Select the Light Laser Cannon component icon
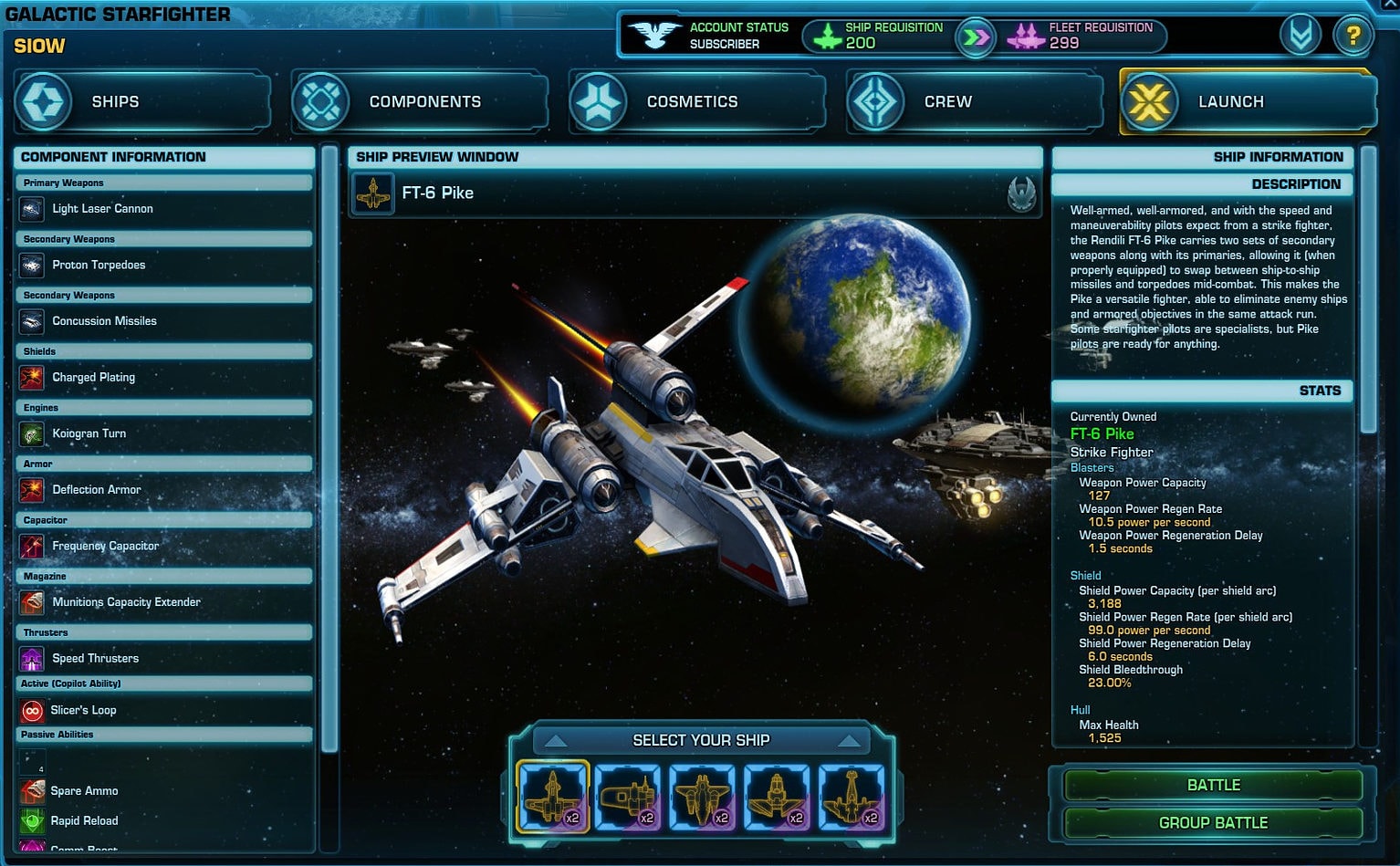The height and width of the screenshot is (866, 1400). [x=31, y=209]
